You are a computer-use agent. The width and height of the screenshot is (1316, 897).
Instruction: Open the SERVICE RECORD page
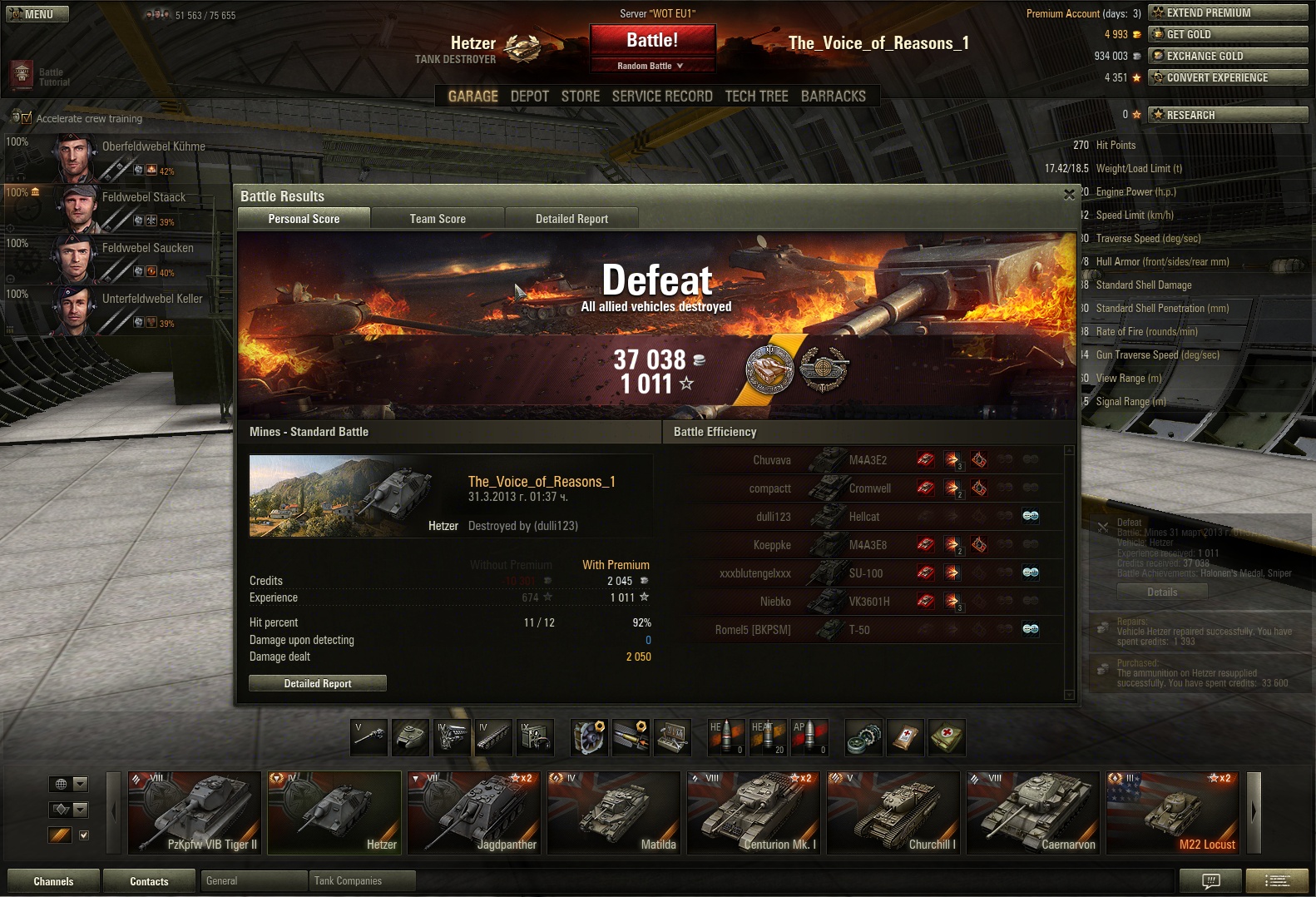click(x=662, y=97)
